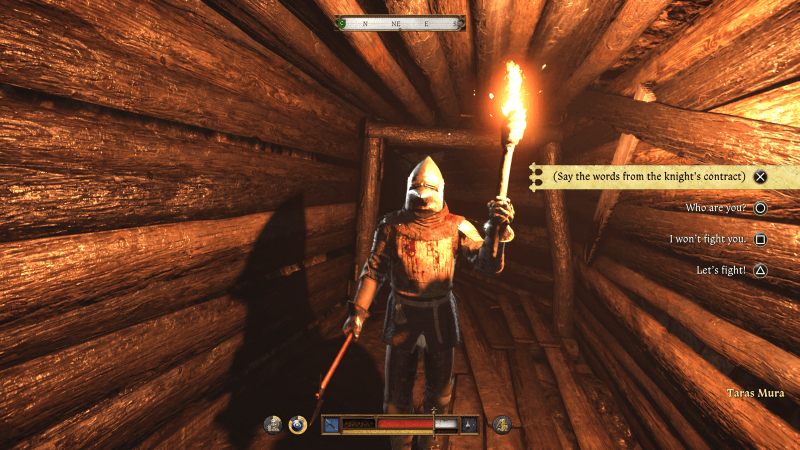Select the dark slot right of the health bar
Image resolution: width=800 pixels, height=450 pixels.
pyautogui.click(x=470, y=425)
